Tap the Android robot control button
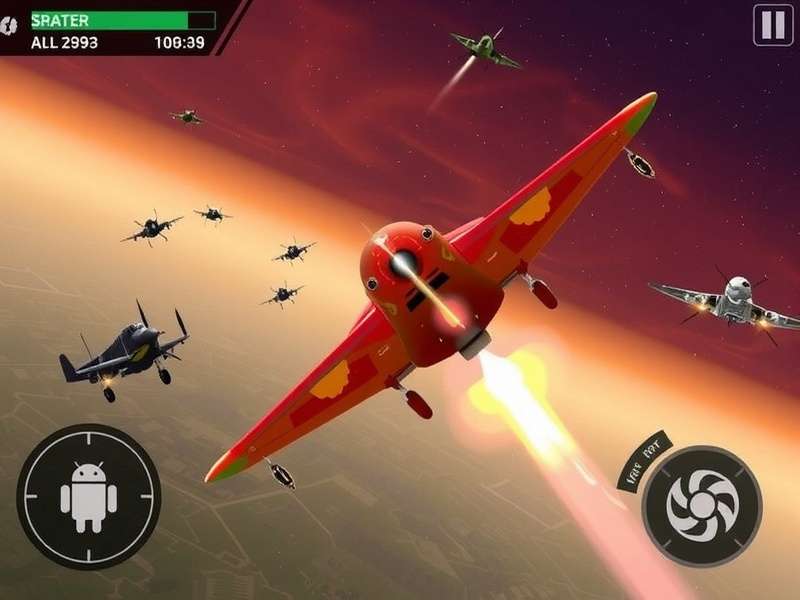 click(x=88, y=496)
